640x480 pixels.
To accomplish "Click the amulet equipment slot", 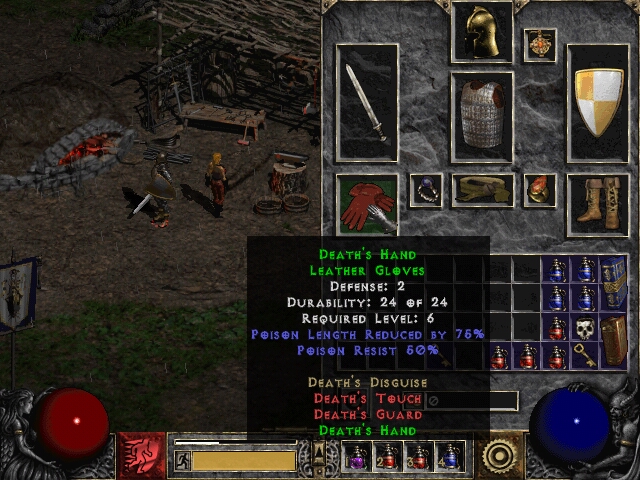I will pyautogui.click(x=540, y=45).
